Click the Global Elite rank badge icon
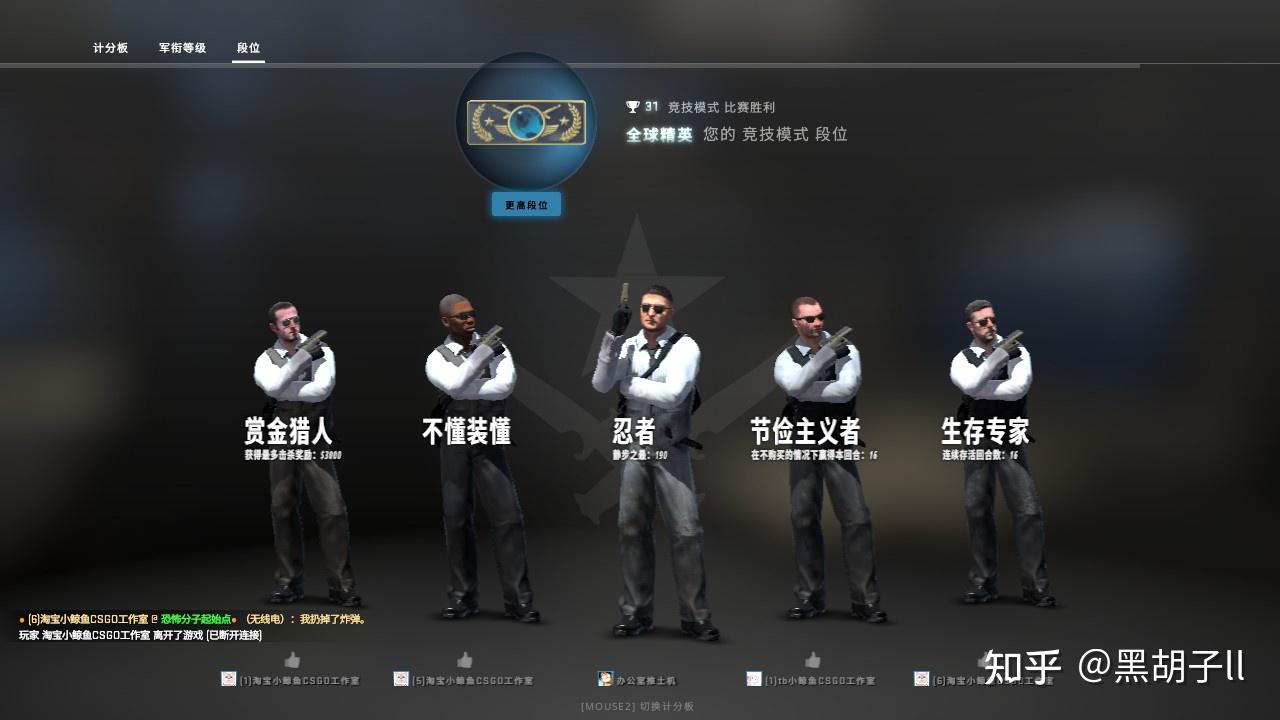The width and height of the screenshot is (1280, 720). pyautogui.click(x=526, y=123)
